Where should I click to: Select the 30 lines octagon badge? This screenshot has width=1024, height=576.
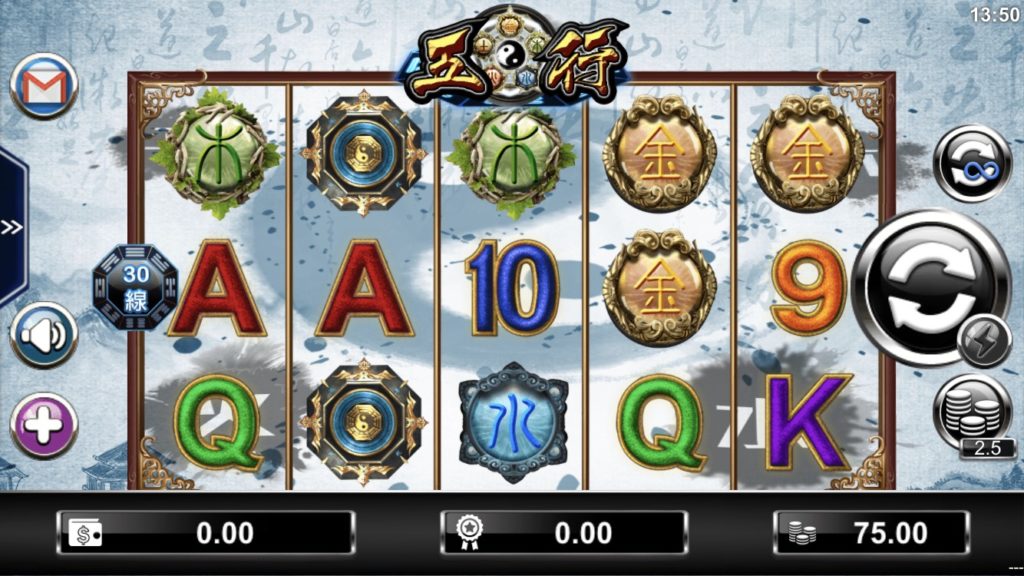pyautogui.click(x=135, y=287)
